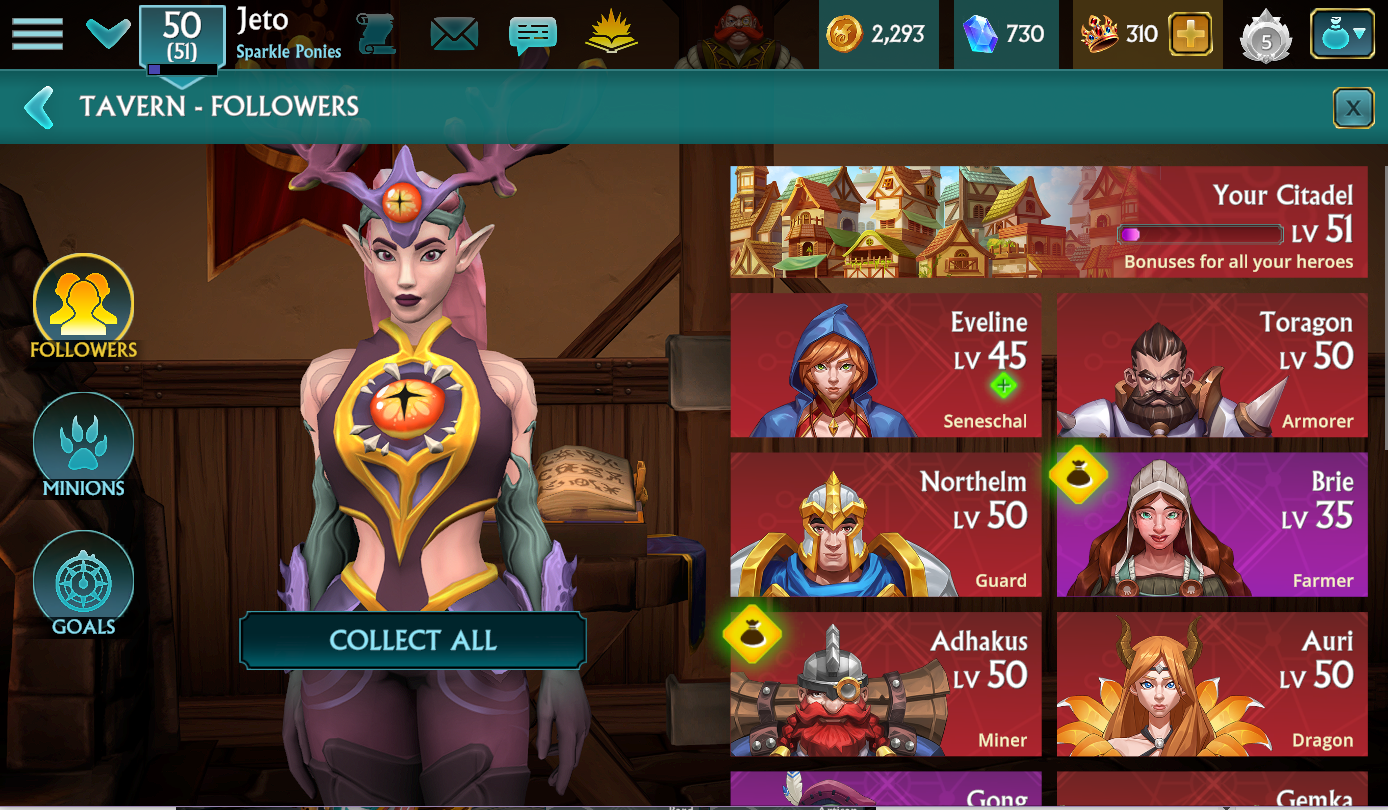Open the chat speech bubble
The width and height of the screenshot is (1388, 810).
(532, 35)
